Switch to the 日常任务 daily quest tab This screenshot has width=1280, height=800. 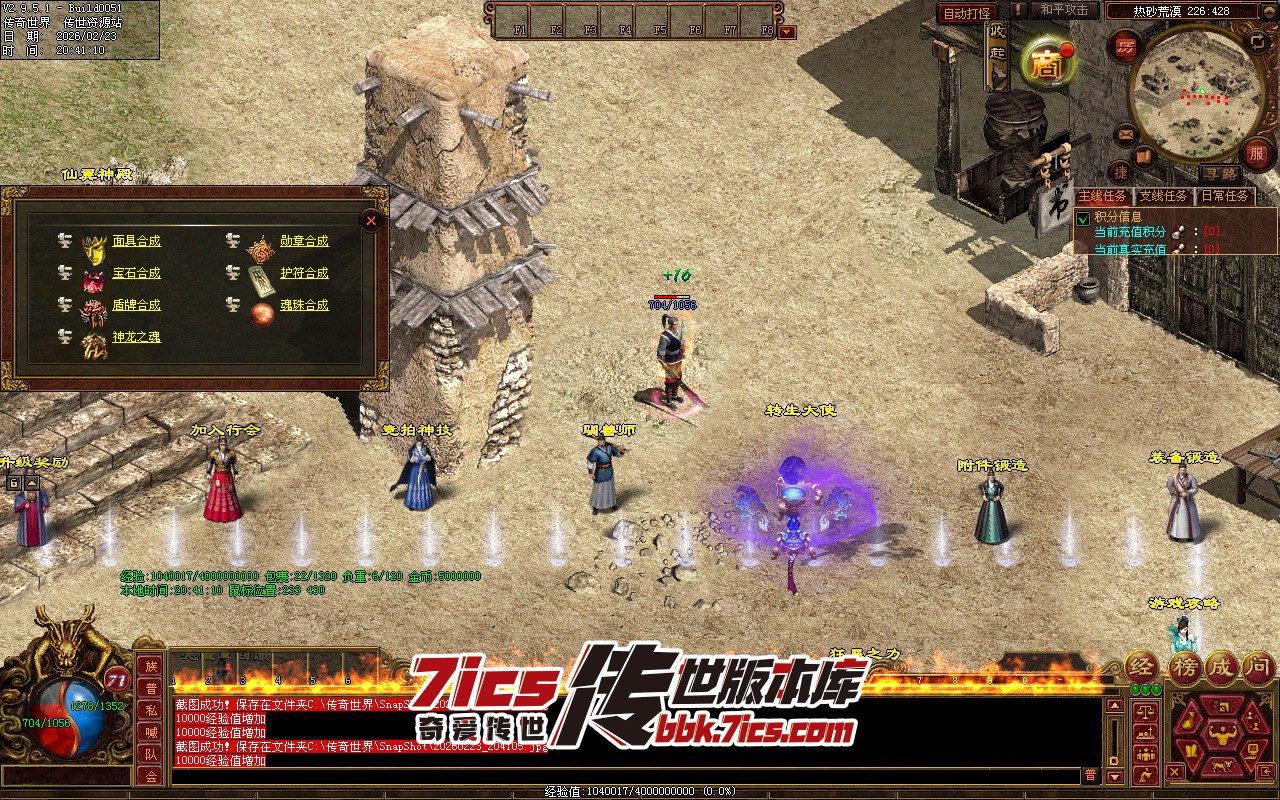pos(1224,196)
